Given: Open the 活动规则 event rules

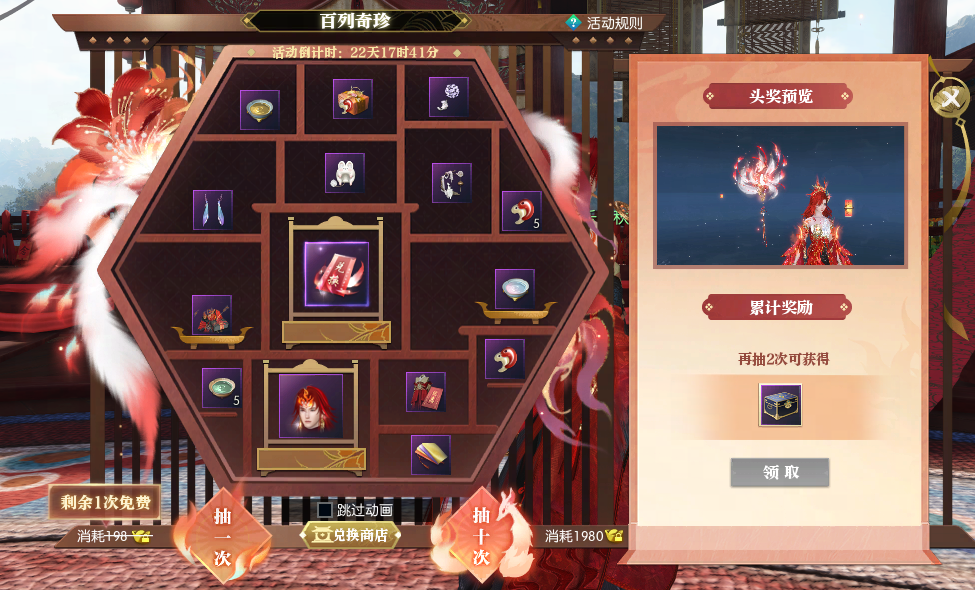Looking at the screenshot, I should coord(605,23).
